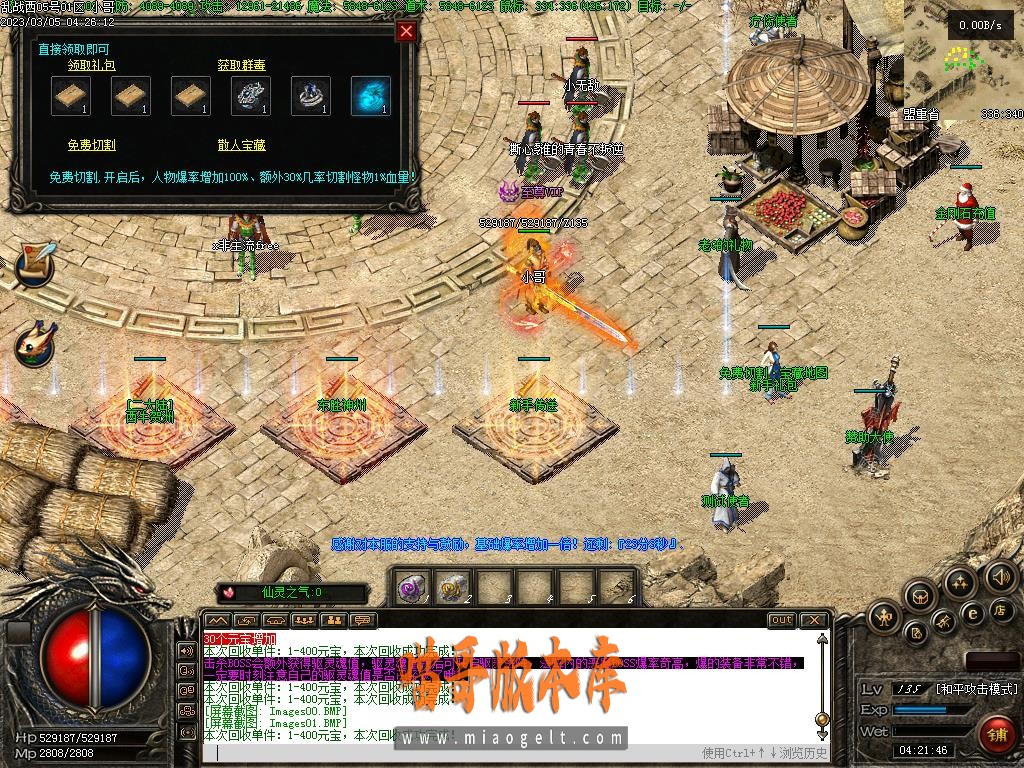Open the shop with the 店 button
Viewport: 1024px width, 768px height.
1001,609
